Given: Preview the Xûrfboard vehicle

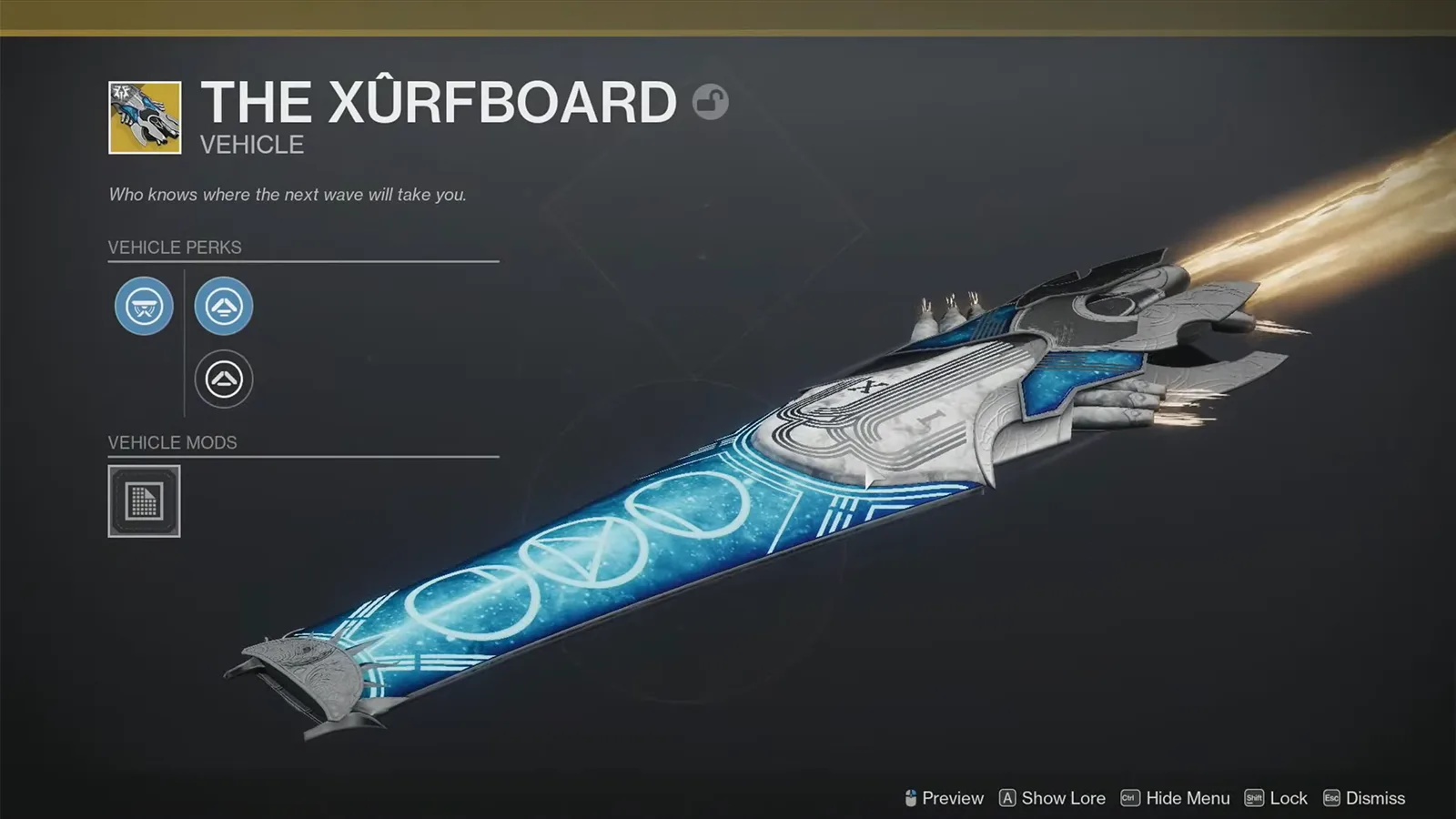Looking at the screenshot, I should [x=951, y=798].
